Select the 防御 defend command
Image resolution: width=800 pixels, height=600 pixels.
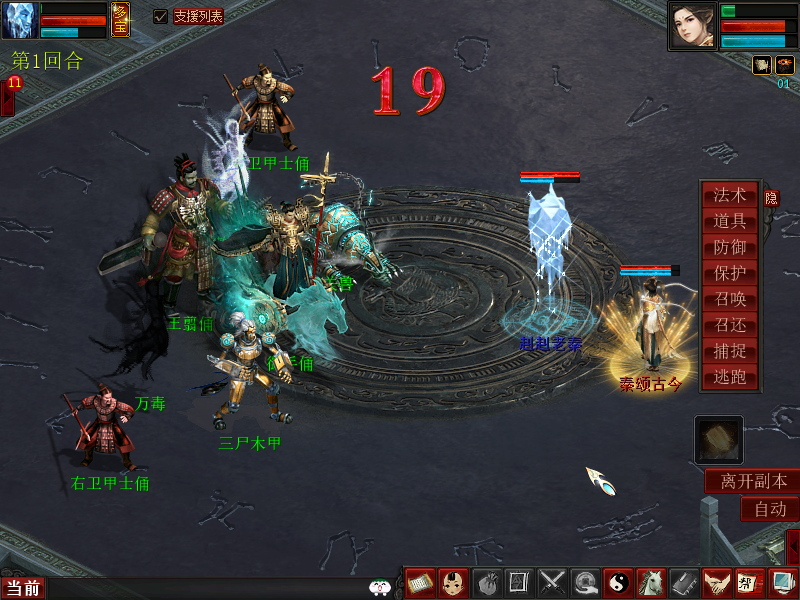730,247
